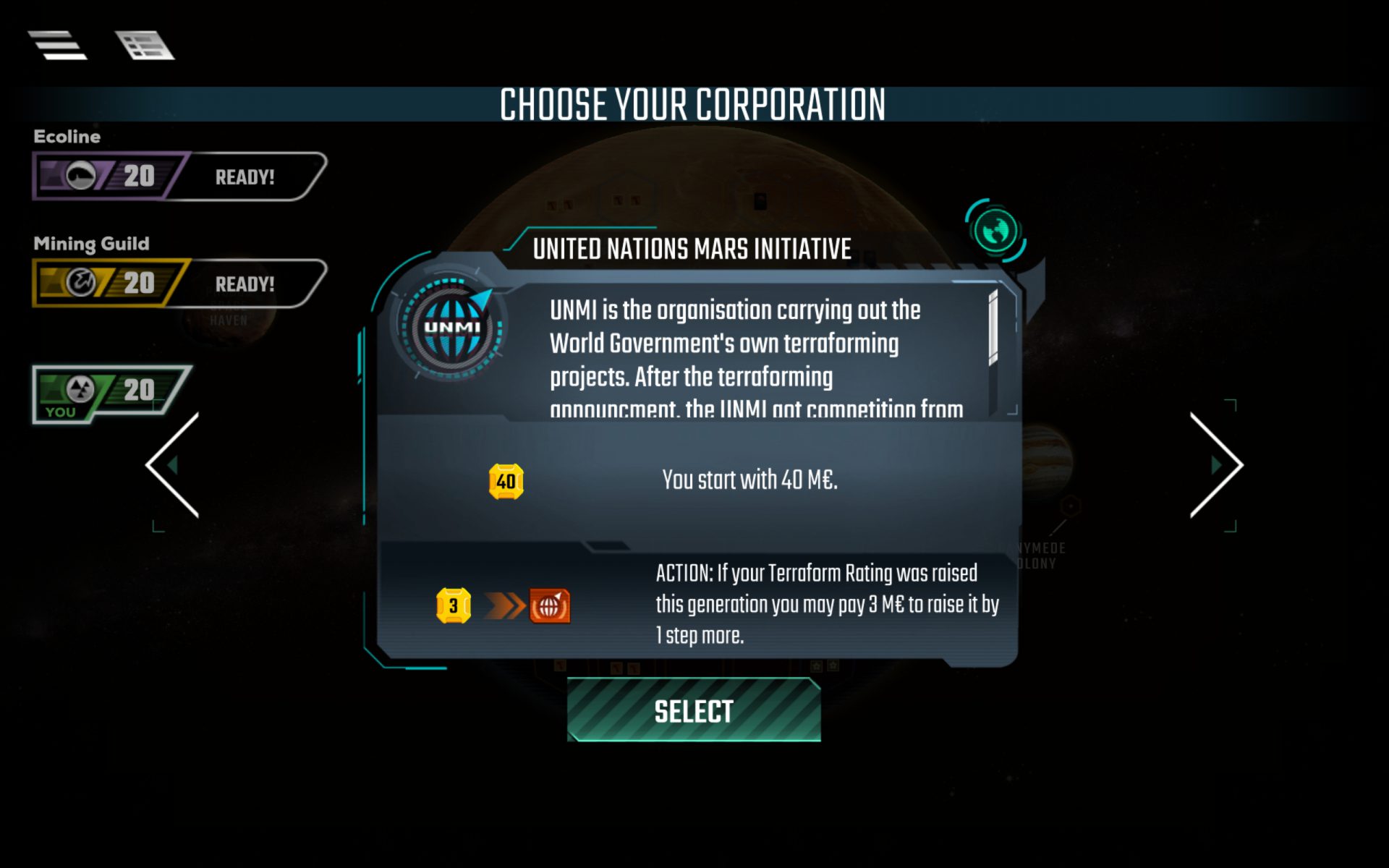The width and height of the screenshot is (1389, 868).
Task: Confirm corporation with the Select button
Action: 694,711
